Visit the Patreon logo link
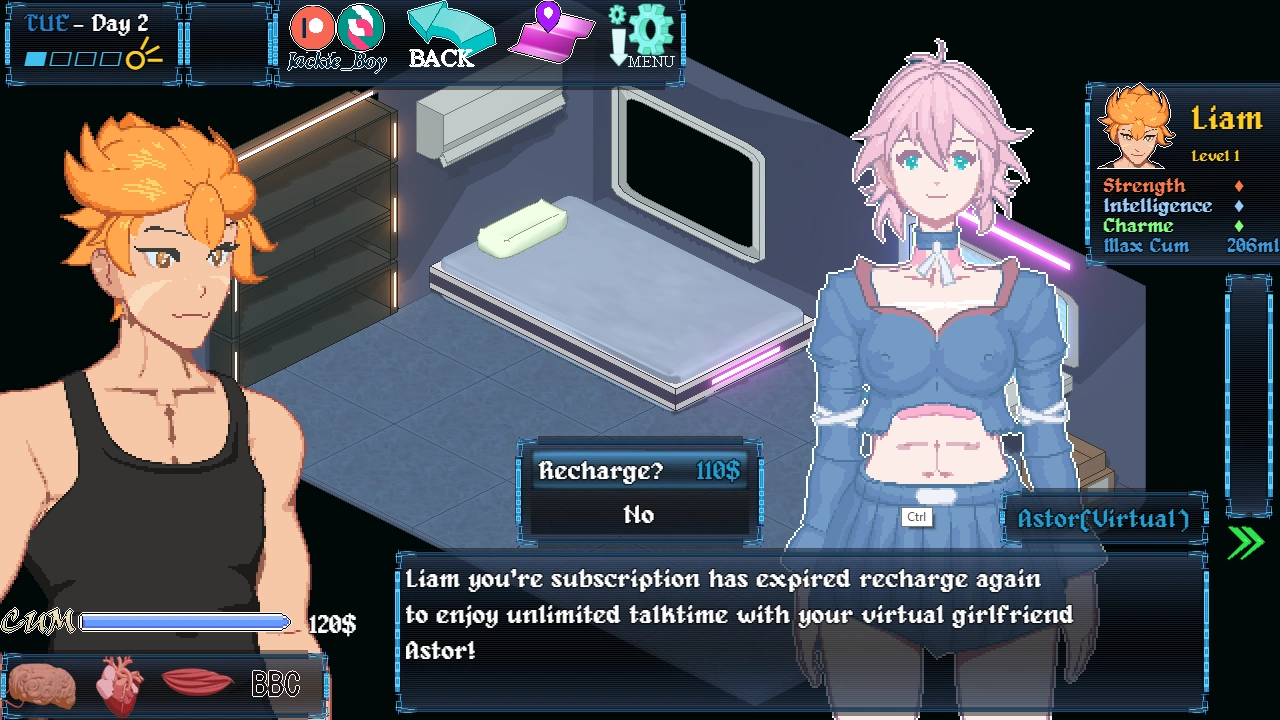Viewport: 1280px width, 720px height. [x=311, y=28]
